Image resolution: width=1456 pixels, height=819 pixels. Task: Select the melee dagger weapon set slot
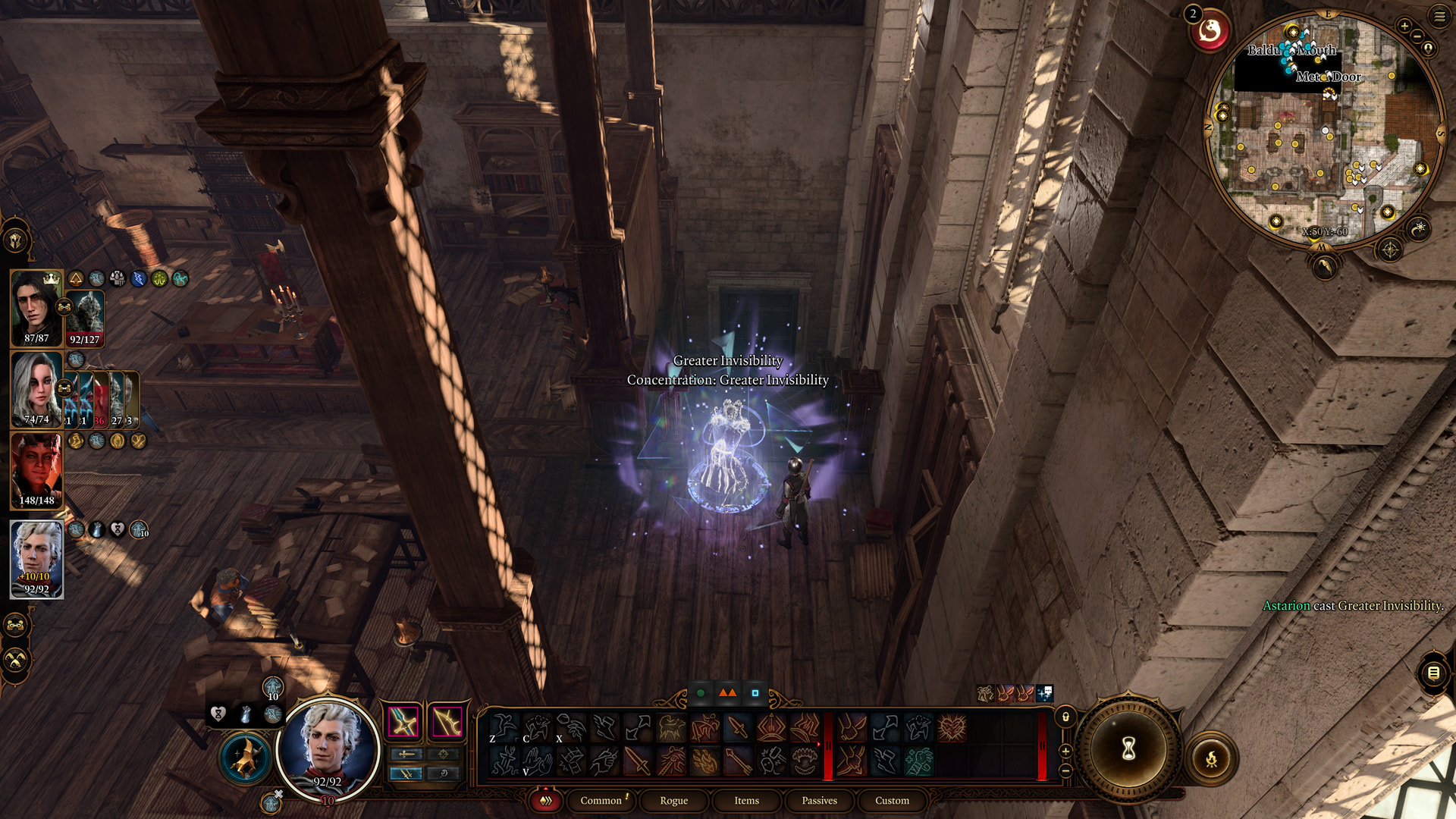point(403,722)
